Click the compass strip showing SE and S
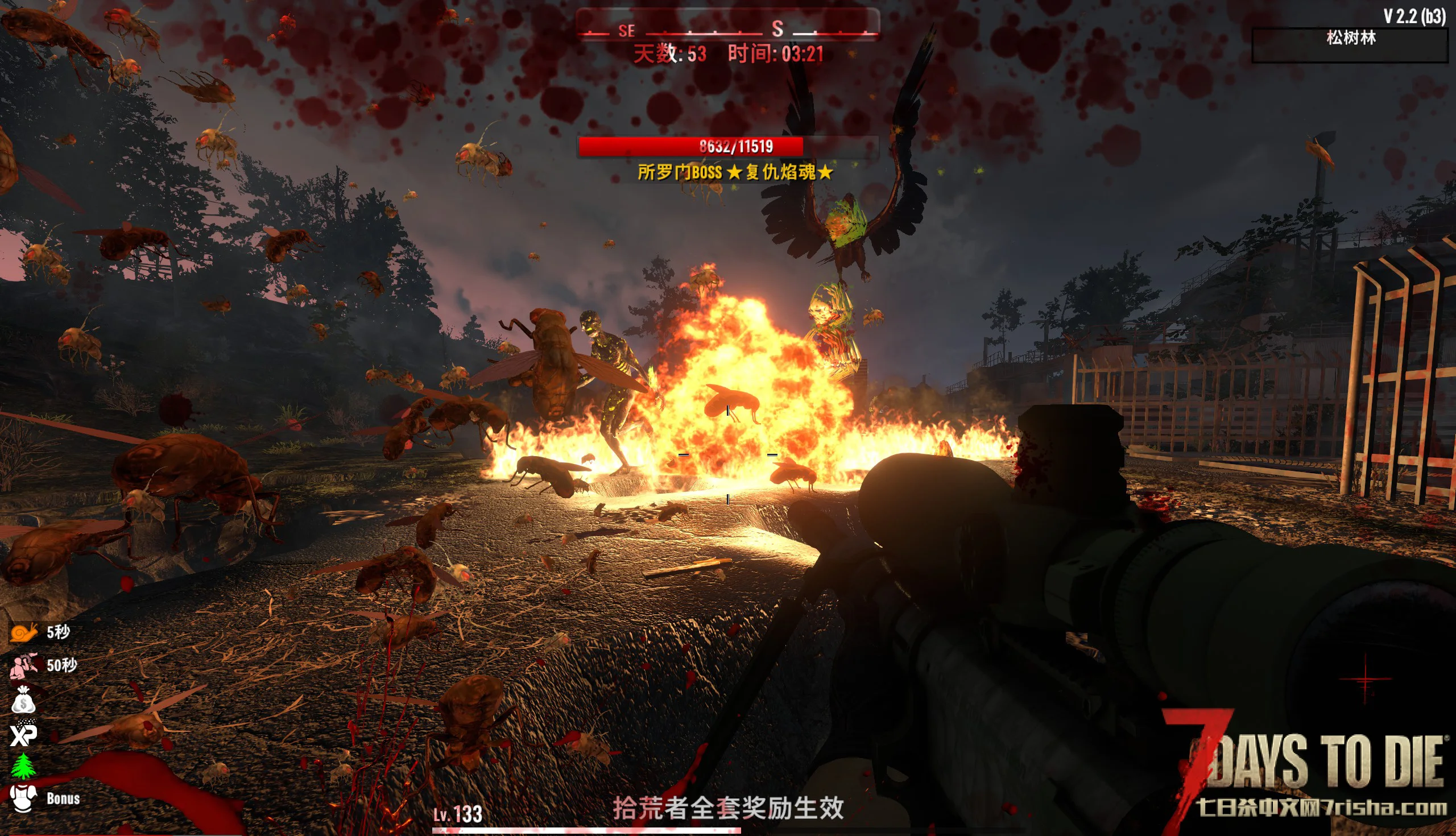Image resolution: width=1456 pixels, height=836 pixels. coord(727,27)
